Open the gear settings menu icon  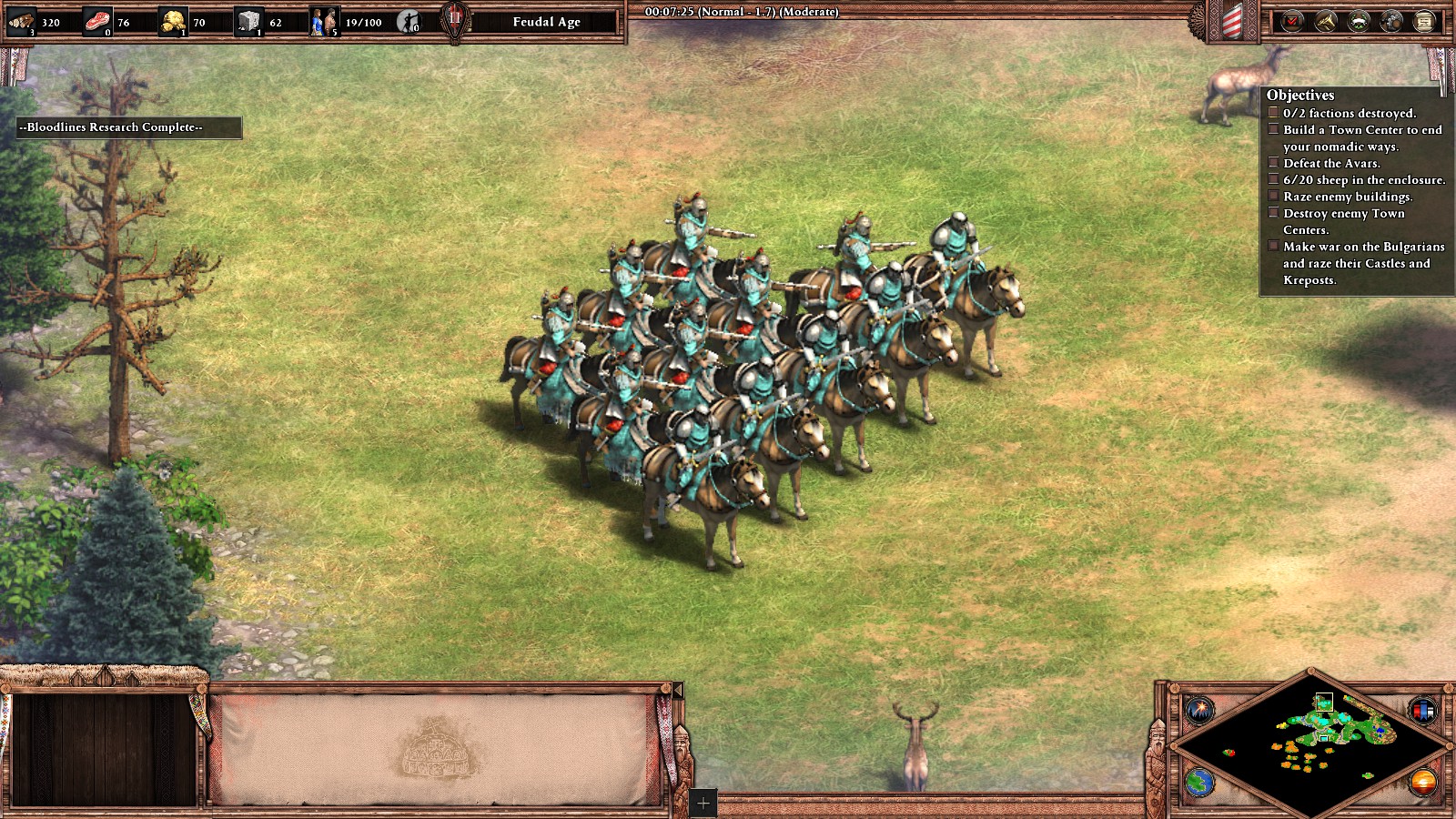[1391, 21]
